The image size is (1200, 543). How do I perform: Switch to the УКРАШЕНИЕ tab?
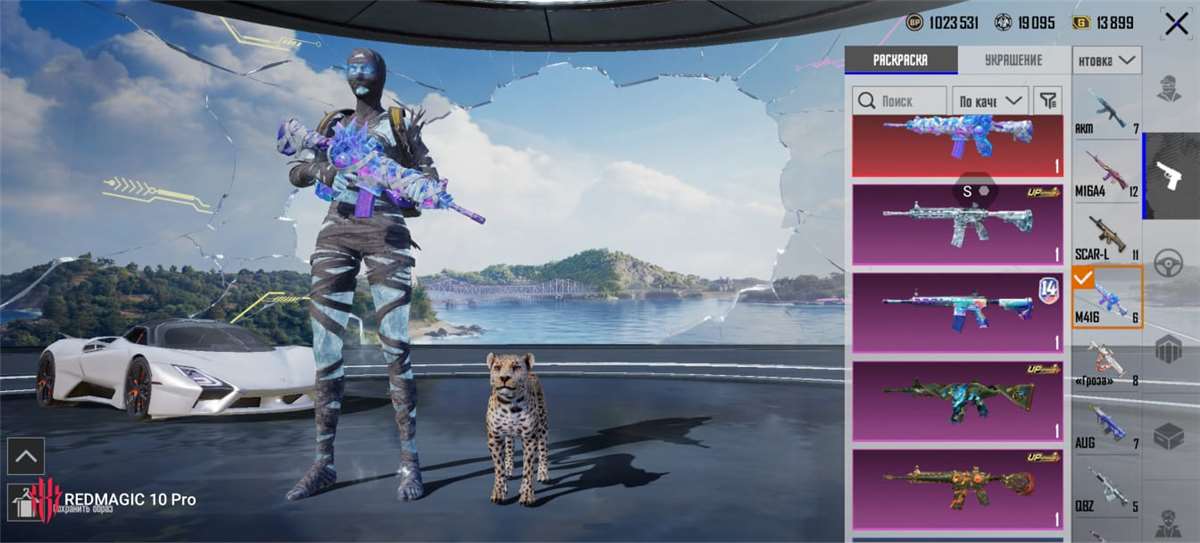[x=1014, y=60]
